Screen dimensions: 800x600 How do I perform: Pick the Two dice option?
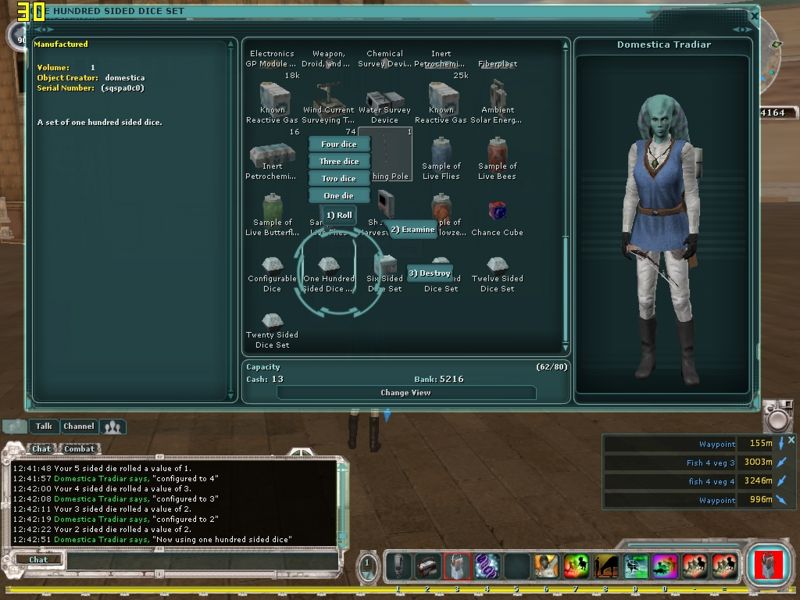click(339, 178)
